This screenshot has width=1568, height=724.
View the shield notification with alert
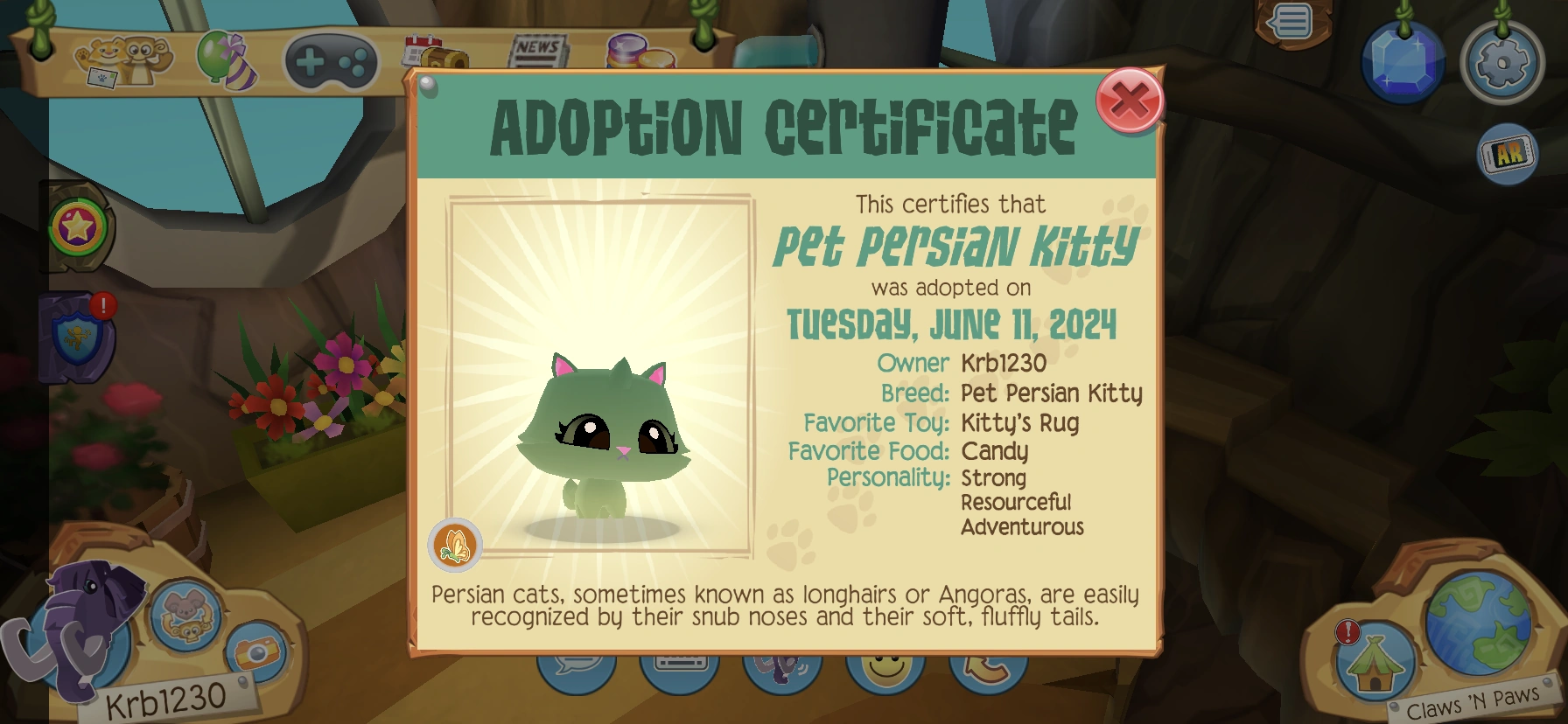74,337
